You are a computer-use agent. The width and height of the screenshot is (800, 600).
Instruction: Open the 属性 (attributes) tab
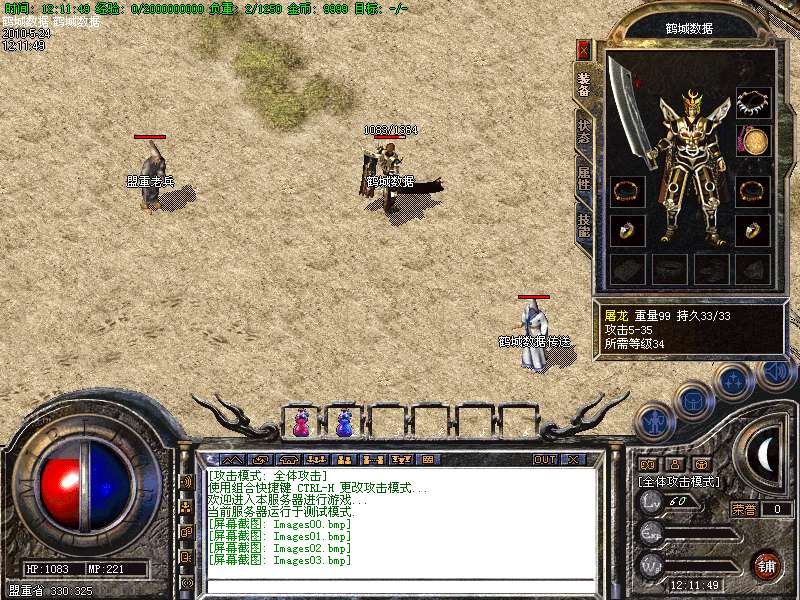pyautogui.click(x=584, y=178)
